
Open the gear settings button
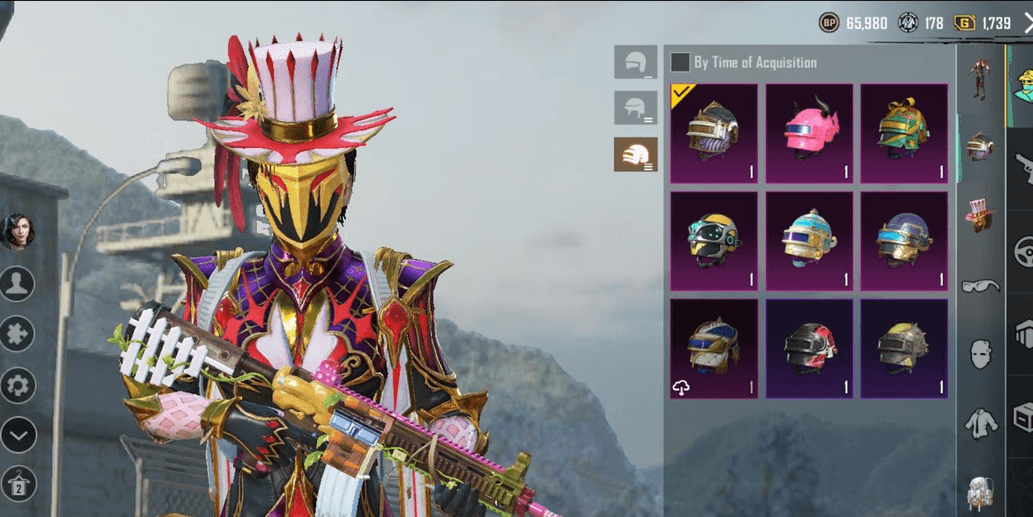(x=18, y=385)
